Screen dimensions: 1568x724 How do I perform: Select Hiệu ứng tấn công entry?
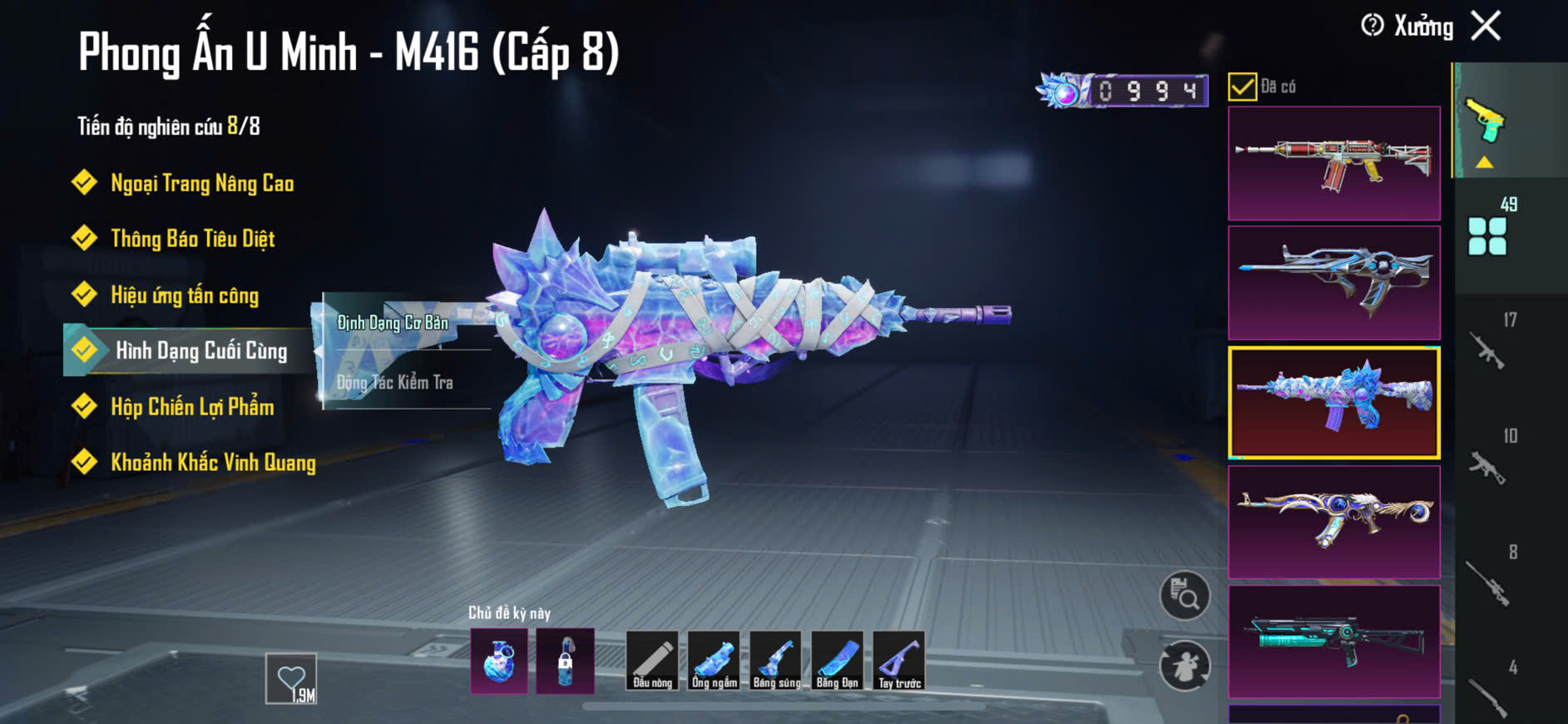tap(184, 295)
